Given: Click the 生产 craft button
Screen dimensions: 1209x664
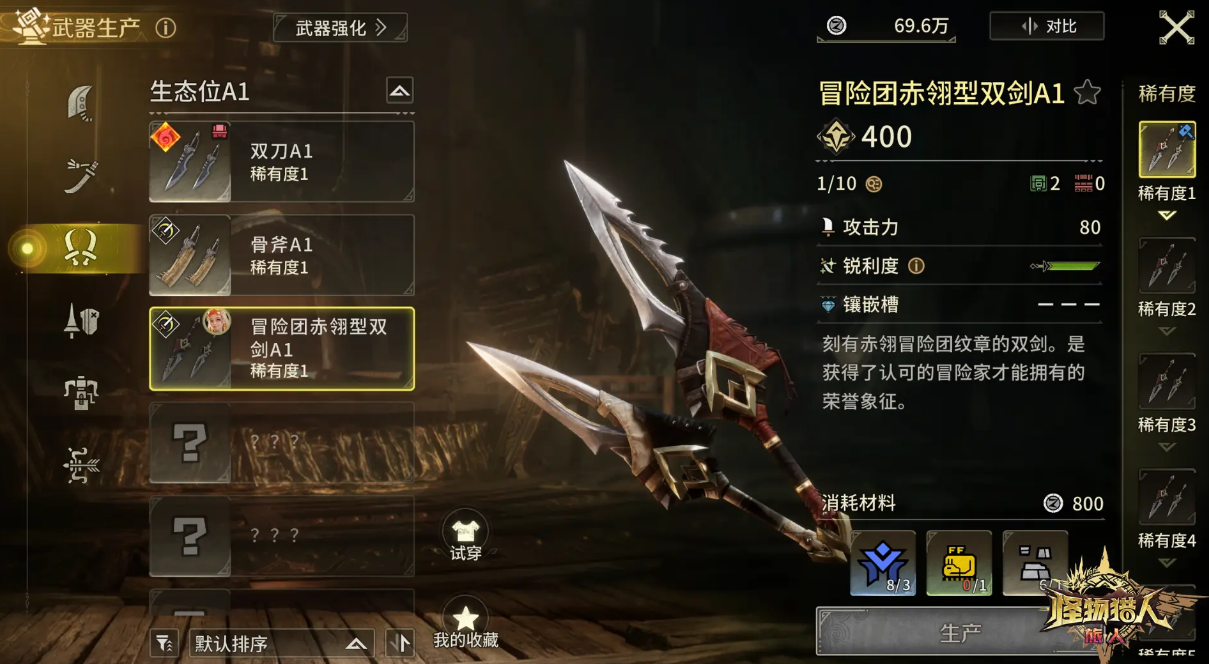Looking at the screenshot, I should (x=959, y=633).
